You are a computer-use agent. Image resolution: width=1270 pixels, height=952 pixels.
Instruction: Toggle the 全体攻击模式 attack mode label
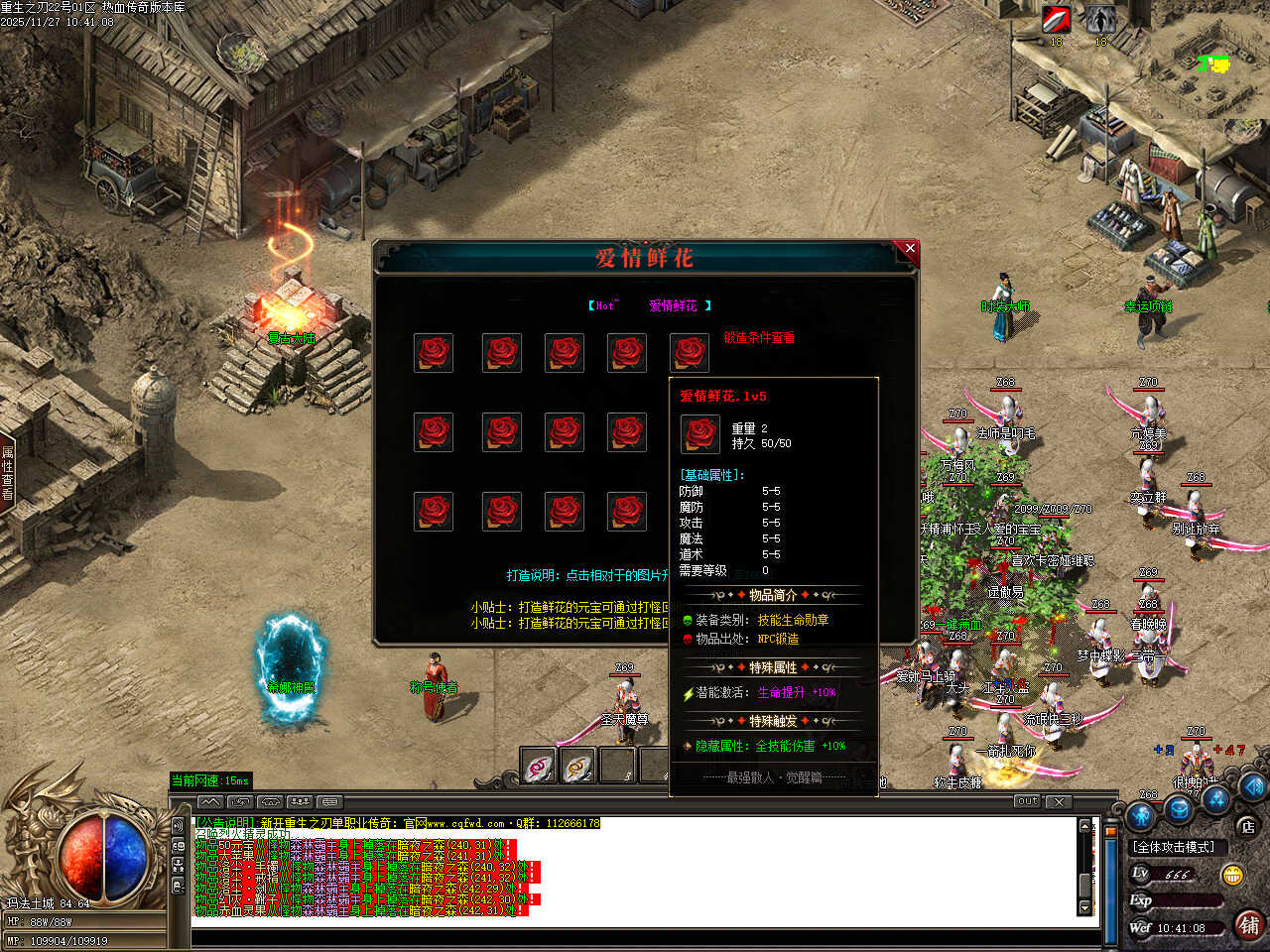click(1175, 847)
